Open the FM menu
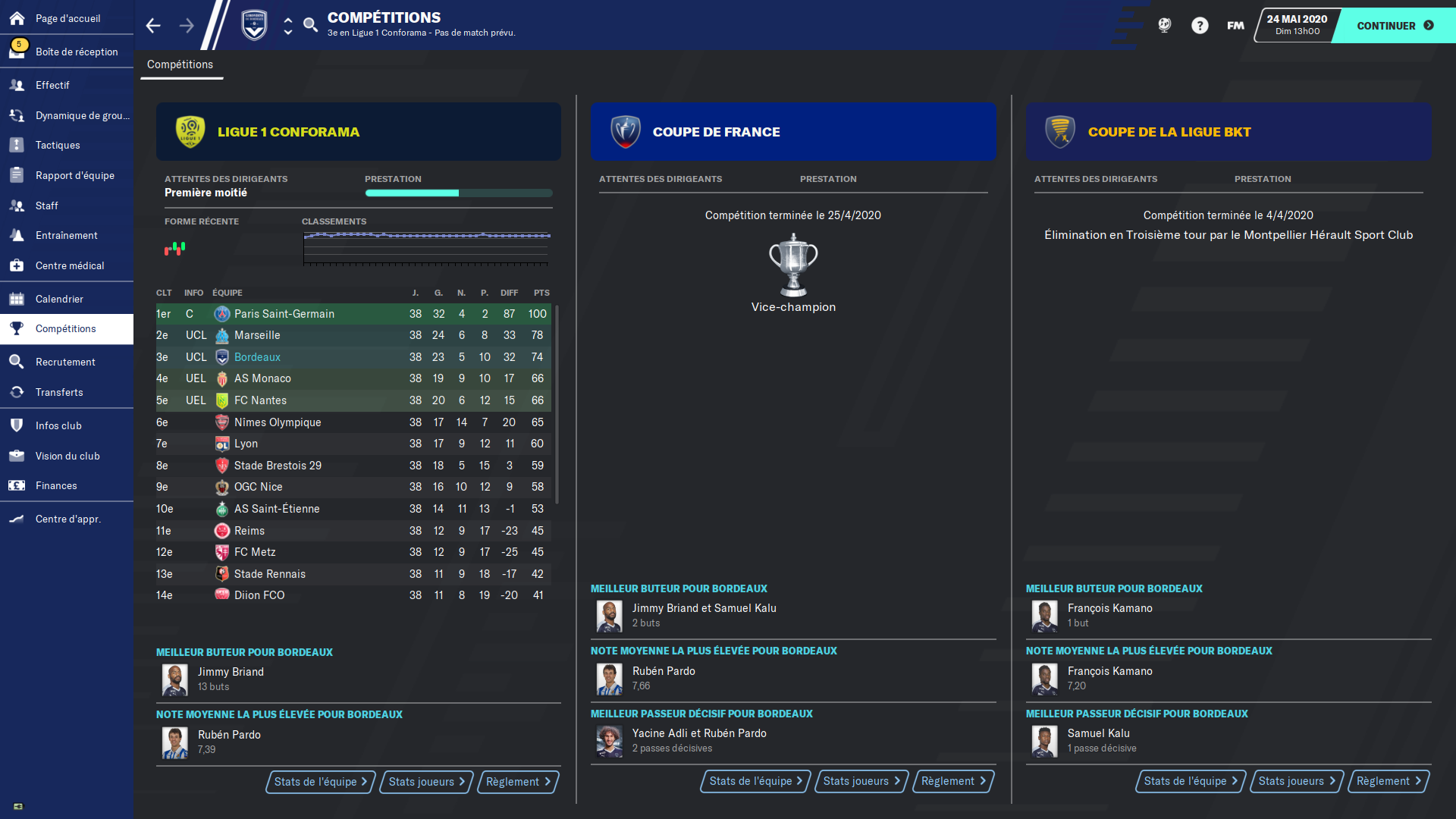The height and width of the screenshot is (819, 1456). [1235, 26]
